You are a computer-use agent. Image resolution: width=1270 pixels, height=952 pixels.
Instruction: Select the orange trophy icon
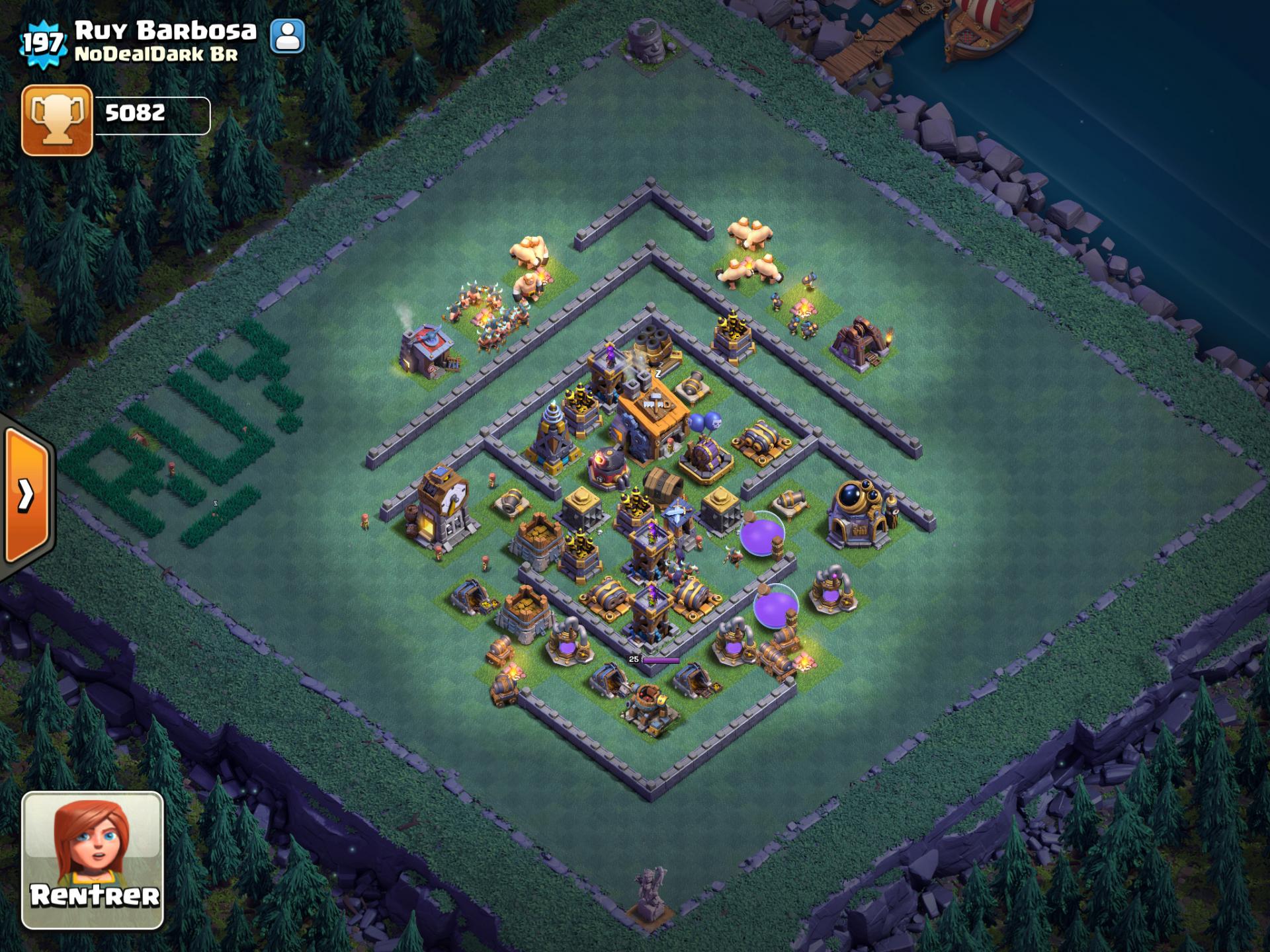tap(57, 120)
